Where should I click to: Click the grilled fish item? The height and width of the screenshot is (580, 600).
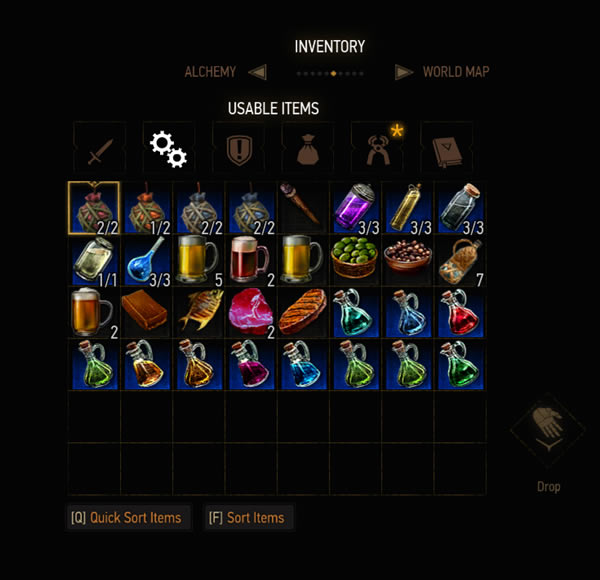pos(198,311)
